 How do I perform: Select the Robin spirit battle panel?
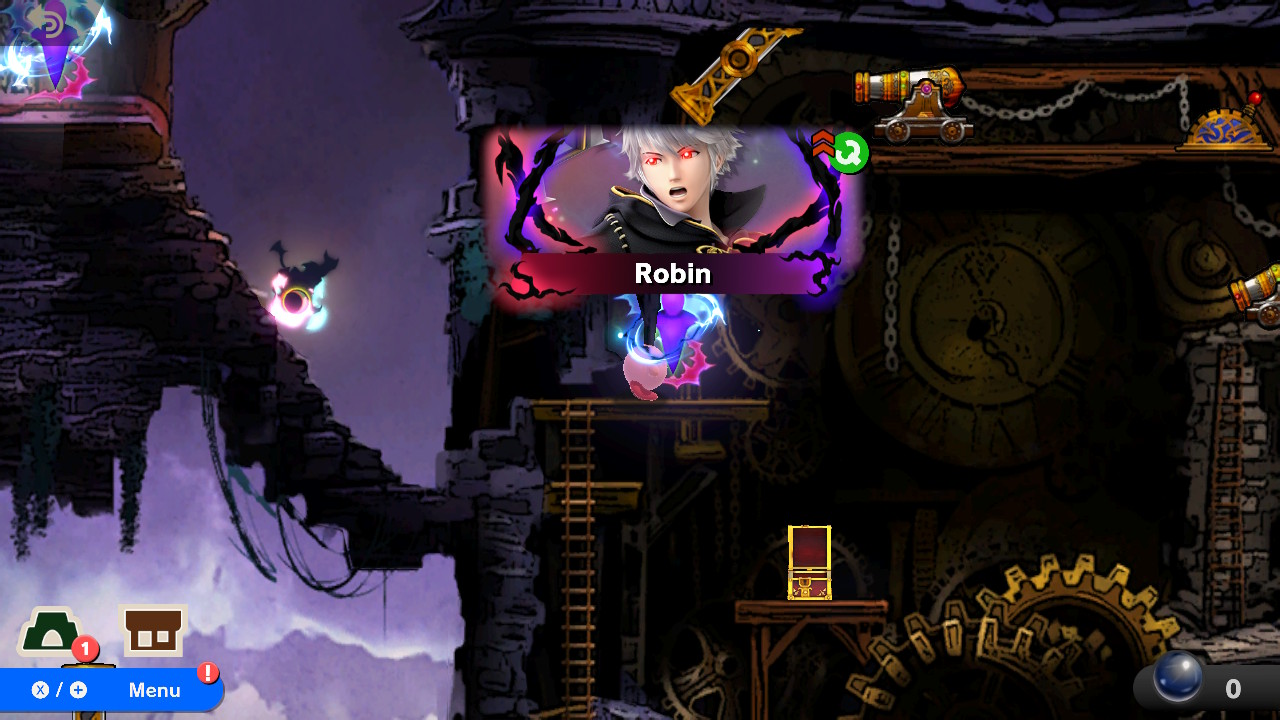(672, 213)
